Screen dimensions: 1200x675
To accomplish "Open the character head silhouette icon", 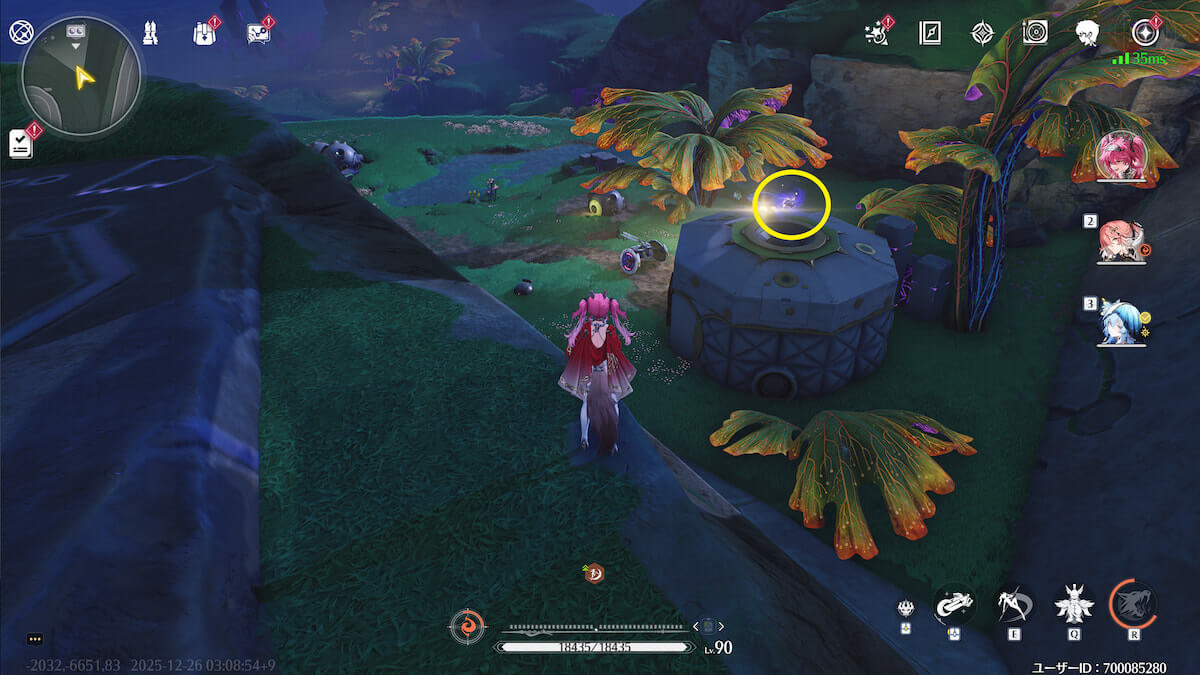I will coord(1088,33).
